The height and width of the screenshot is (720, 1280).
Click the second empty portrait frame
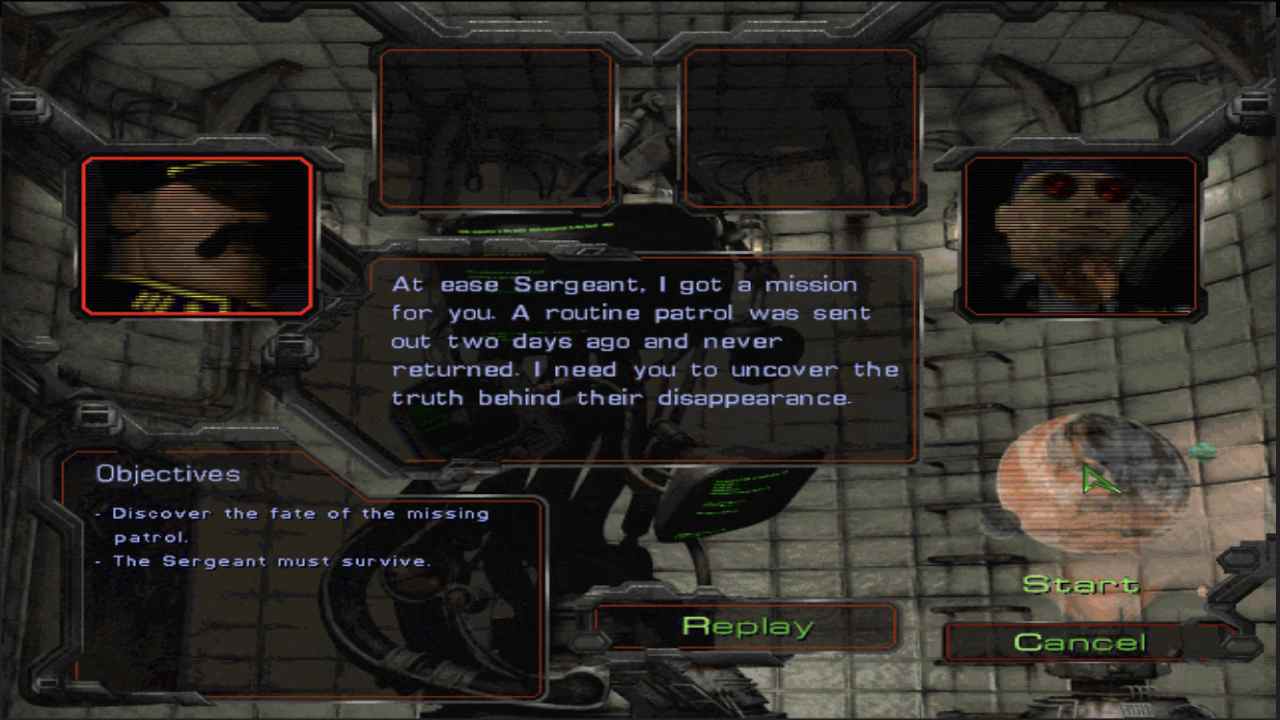(800, 128)
